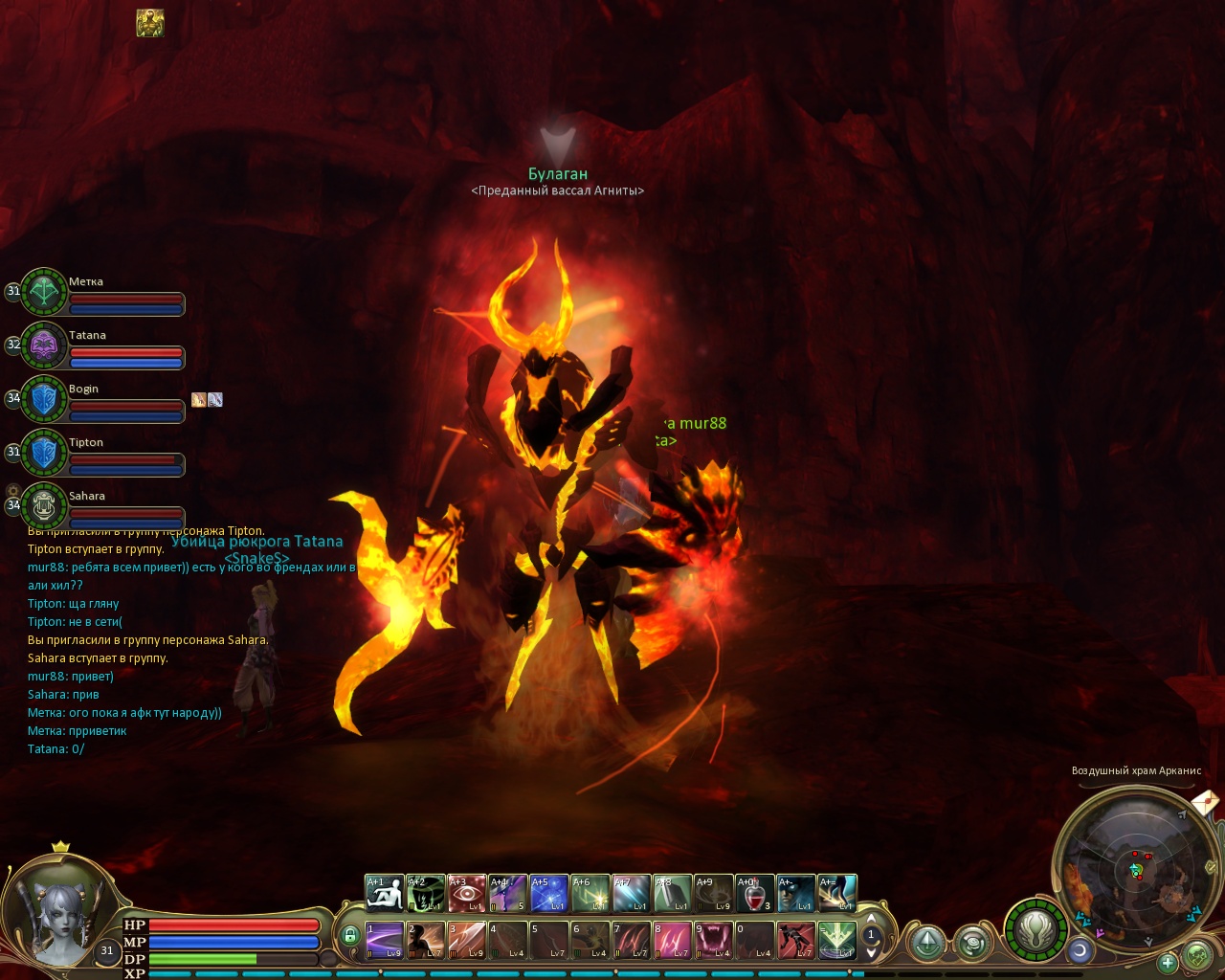Activate the red eye skill
The height and width of the screenshot is (980, 1225).
click(x=466, y=893)
